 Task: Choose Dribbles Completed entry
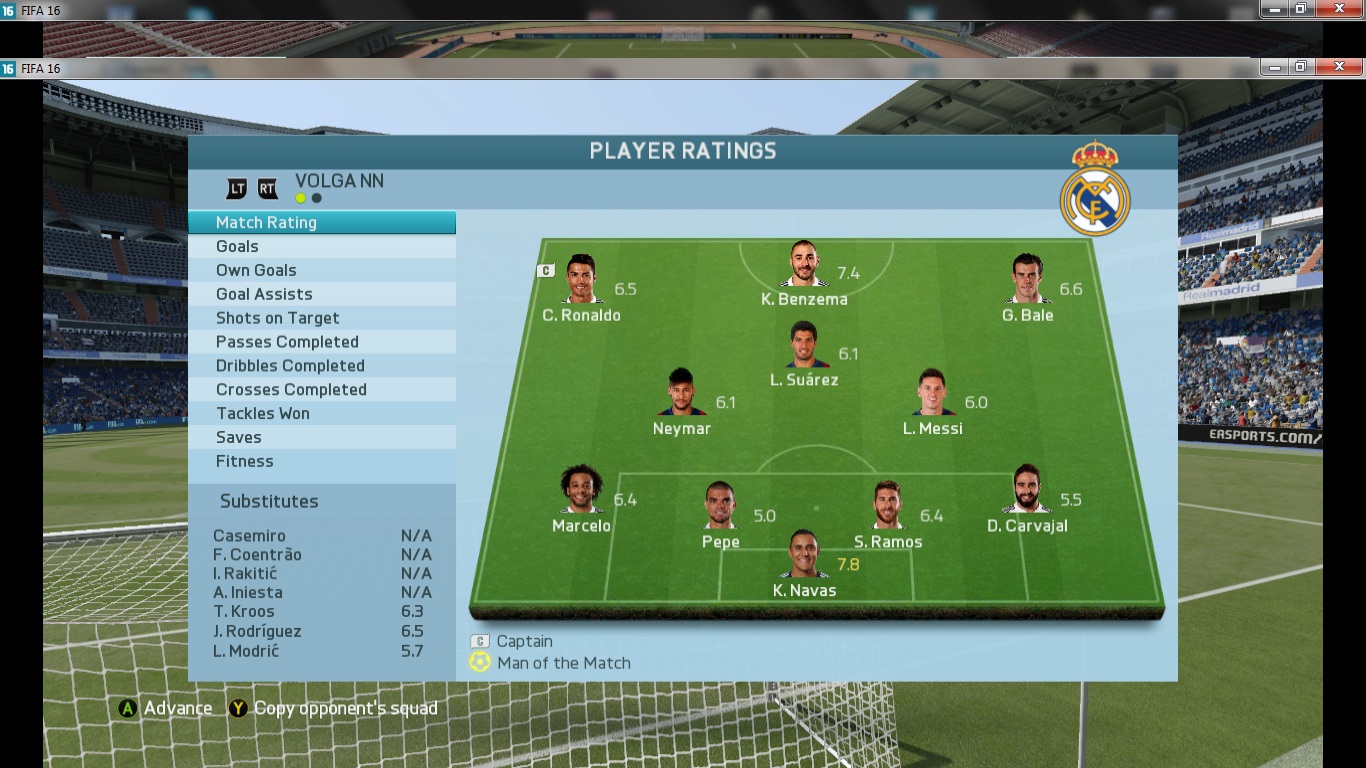click(321, 366)
